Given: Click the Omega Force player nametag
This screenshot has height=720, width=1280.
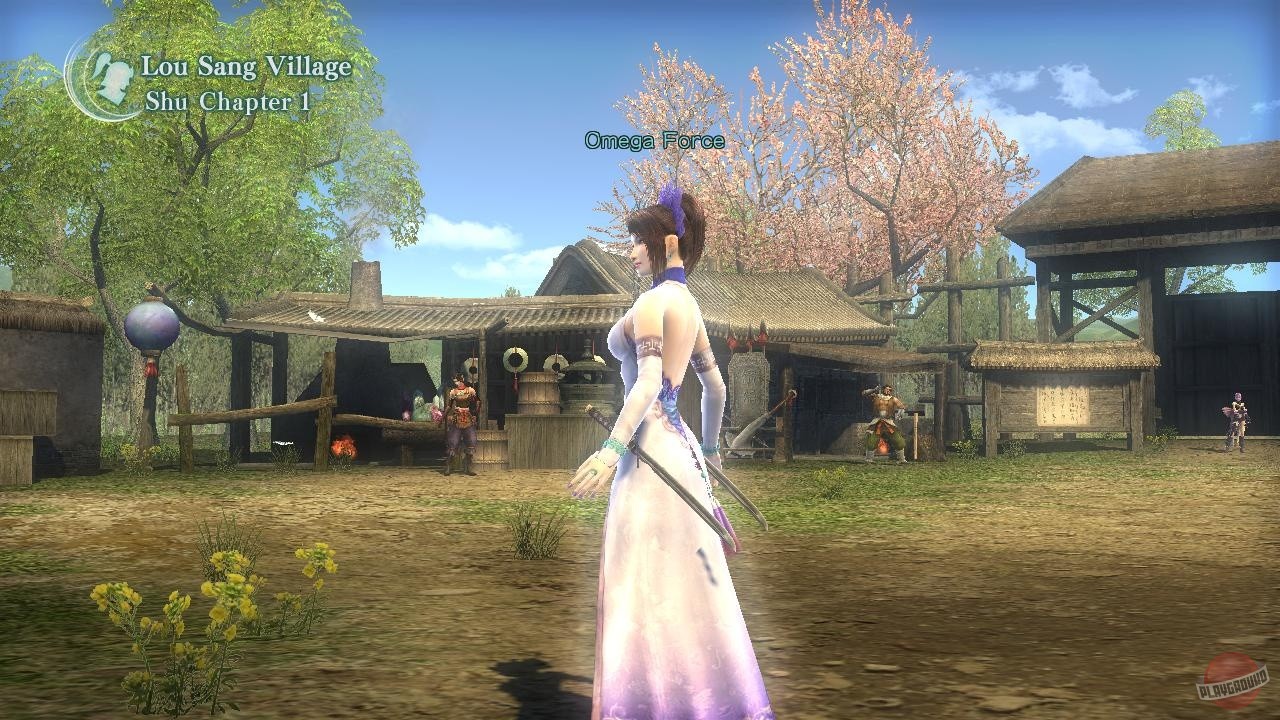Looking at the screenshot, I should (653, 140).
